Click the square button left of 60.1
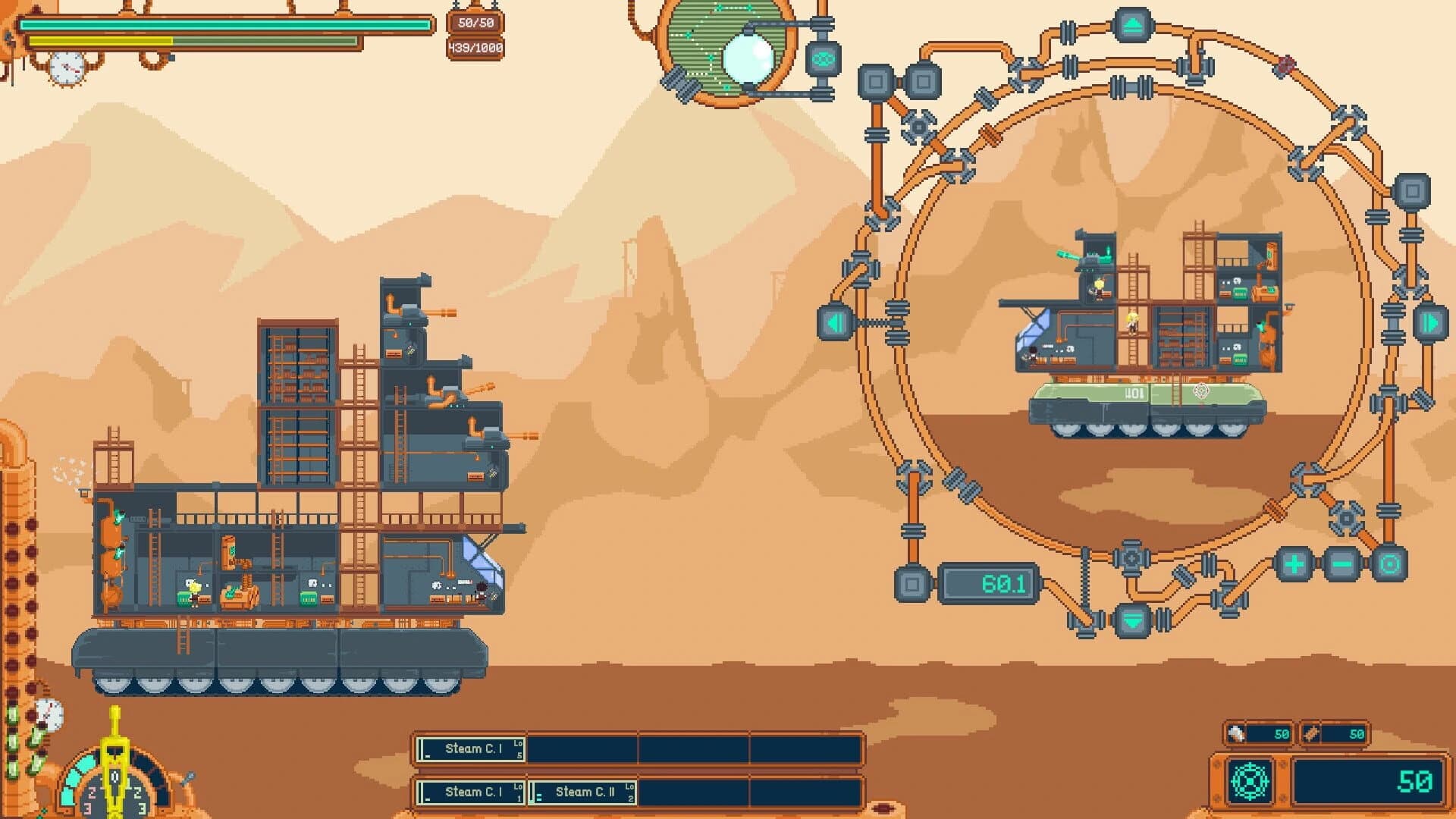This screenshot has height=819, width=1456. [x=913, y=584]
